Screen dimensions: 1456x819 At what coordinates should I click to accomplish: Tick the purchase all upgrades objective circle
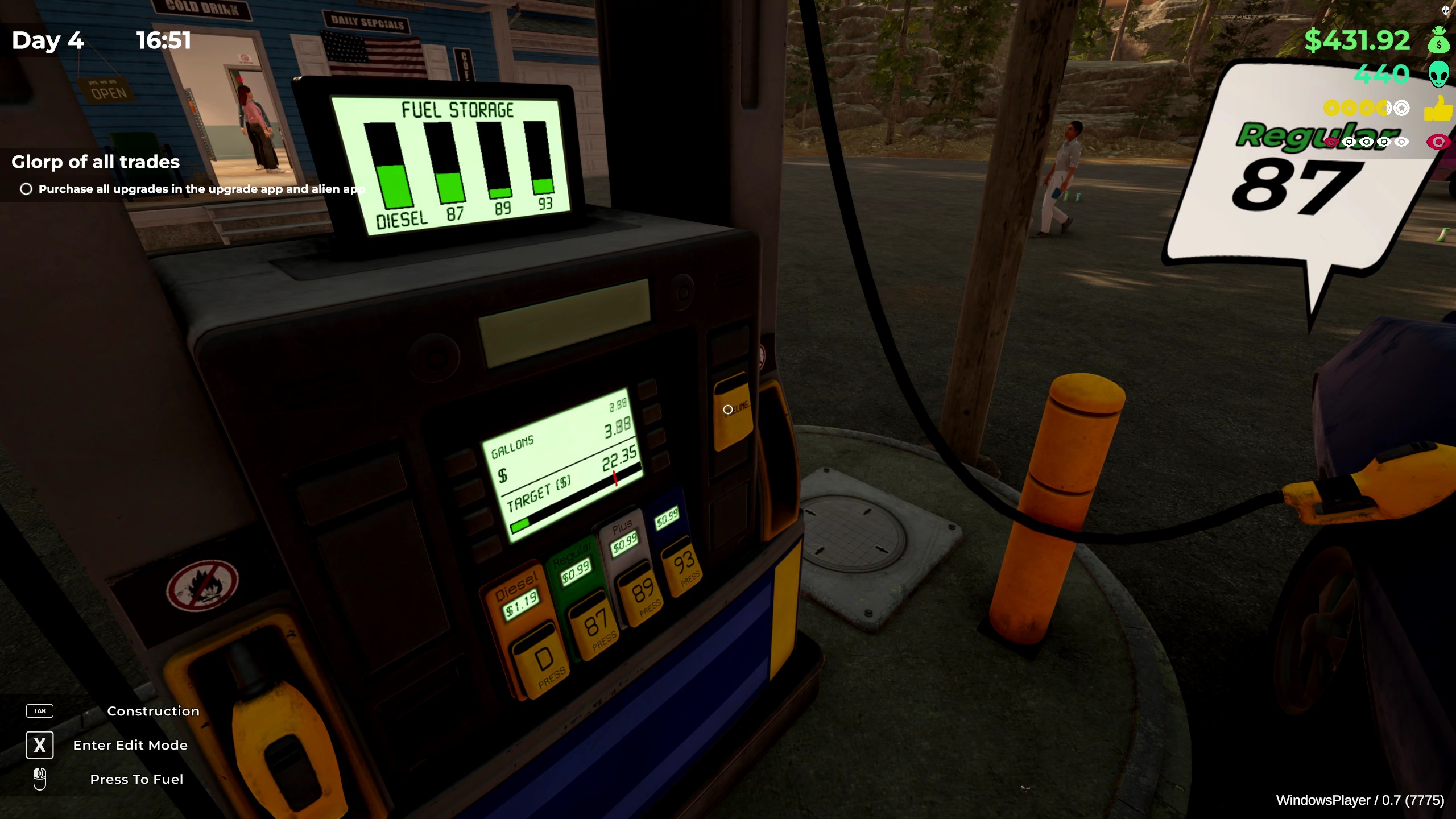click(26, 189)
